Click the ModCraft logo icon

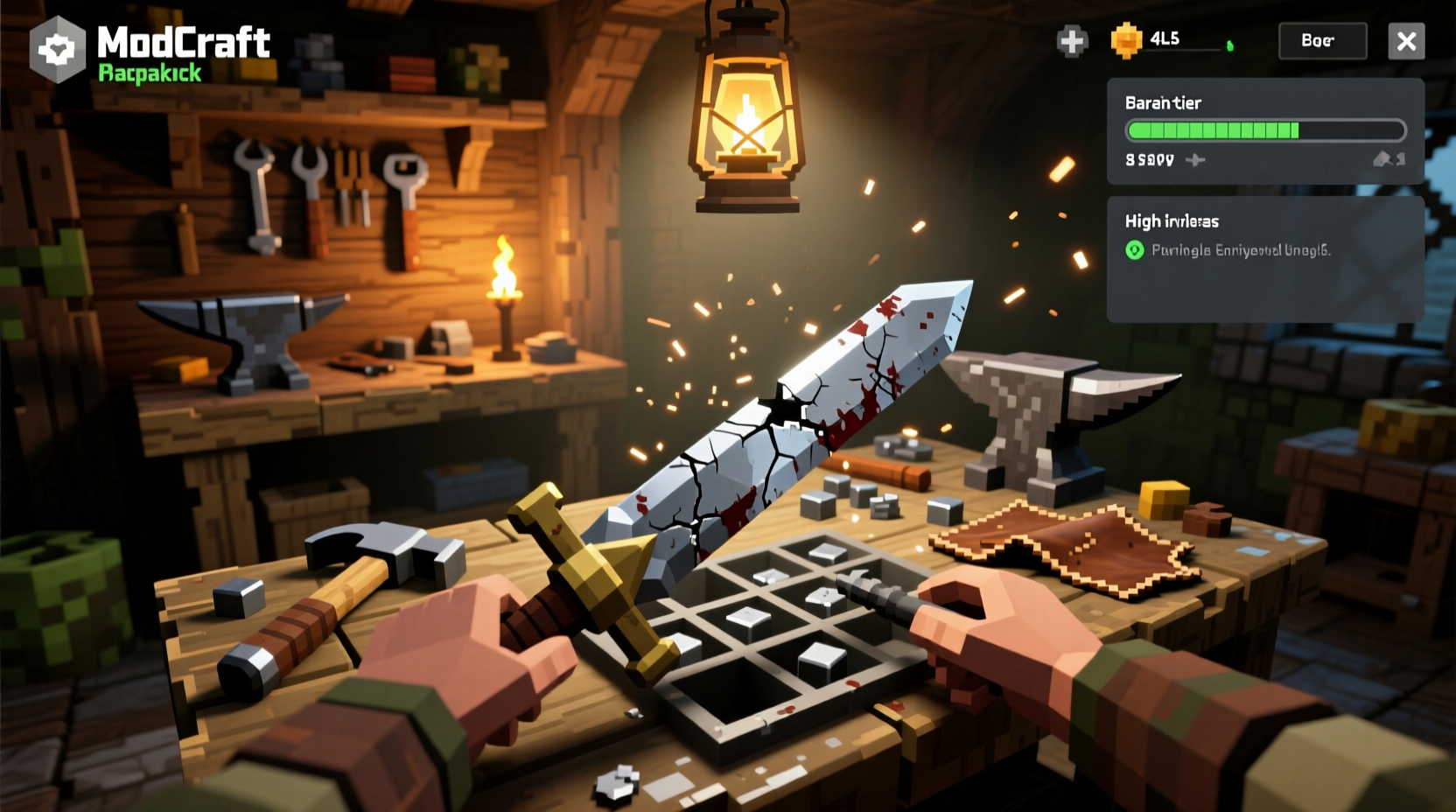click(x=57, y=48)
